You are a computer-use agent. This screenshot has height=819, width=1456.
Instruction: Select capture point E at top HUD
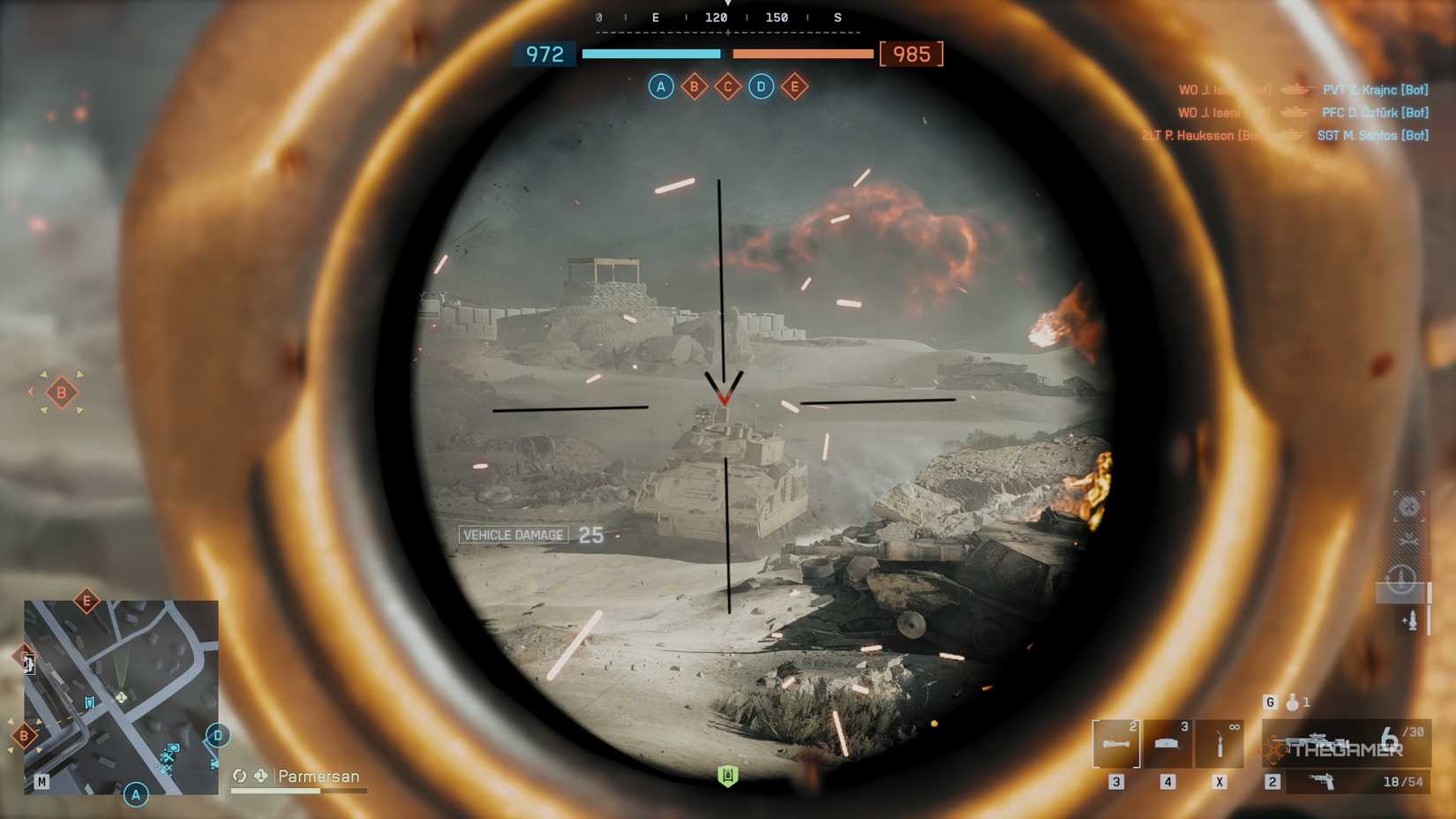point(794,86)
